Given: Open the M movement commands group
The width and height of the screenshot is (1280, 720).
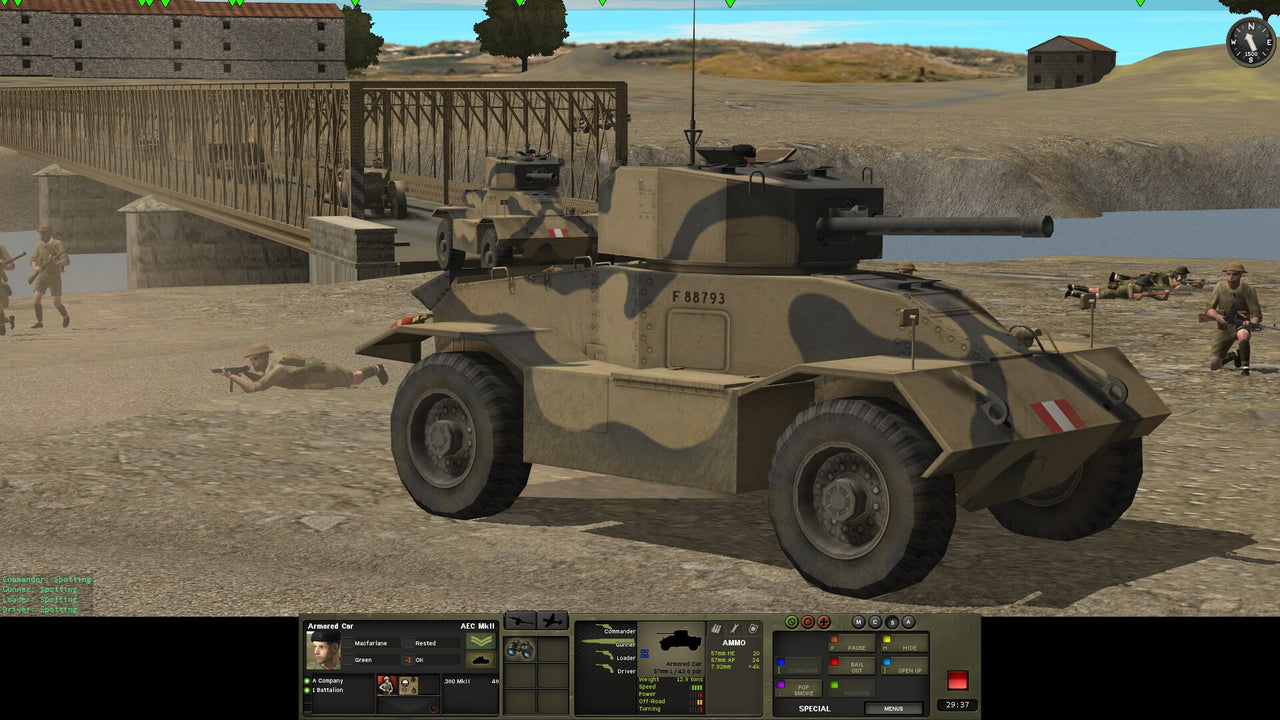Looking at the screenshot, I should 858,621.
